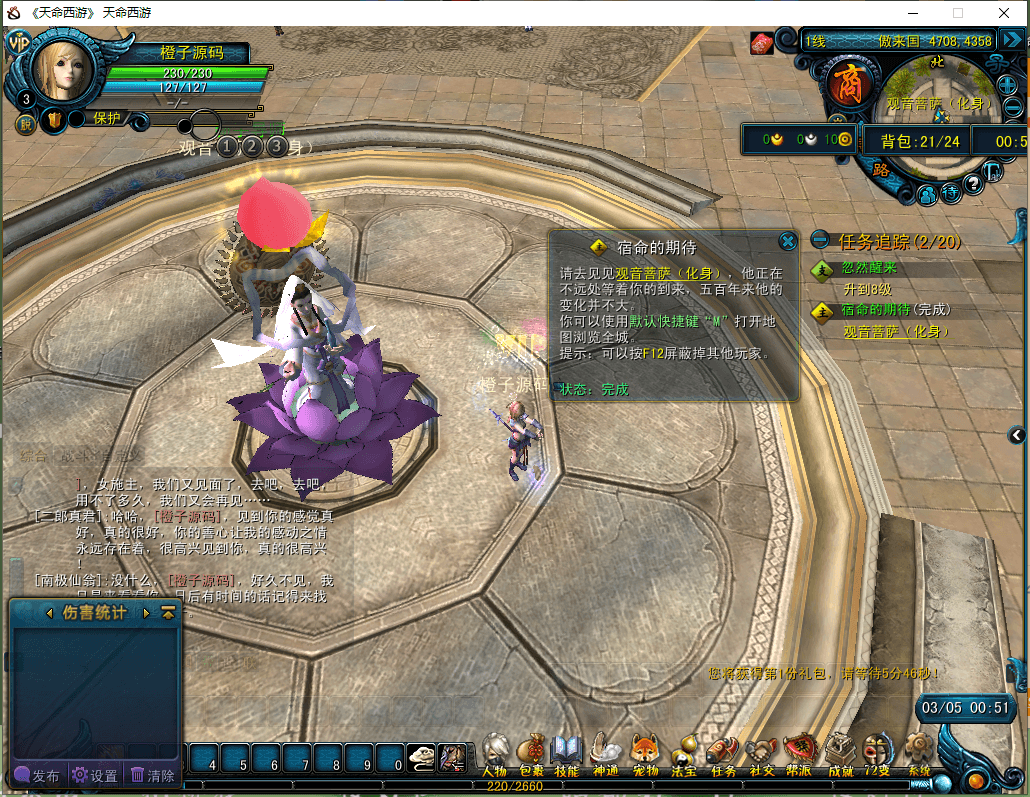Open the chat 设置 settings
This screenshot has width=1030, height=797.
95,775
